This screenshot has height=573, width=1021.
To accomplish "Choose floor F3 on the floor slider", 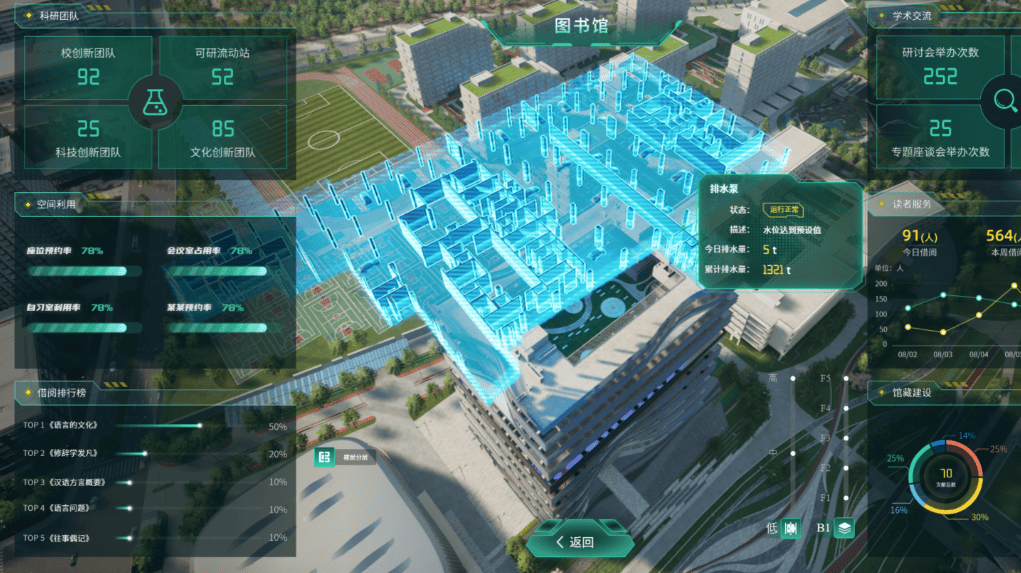I will [846, 438].
